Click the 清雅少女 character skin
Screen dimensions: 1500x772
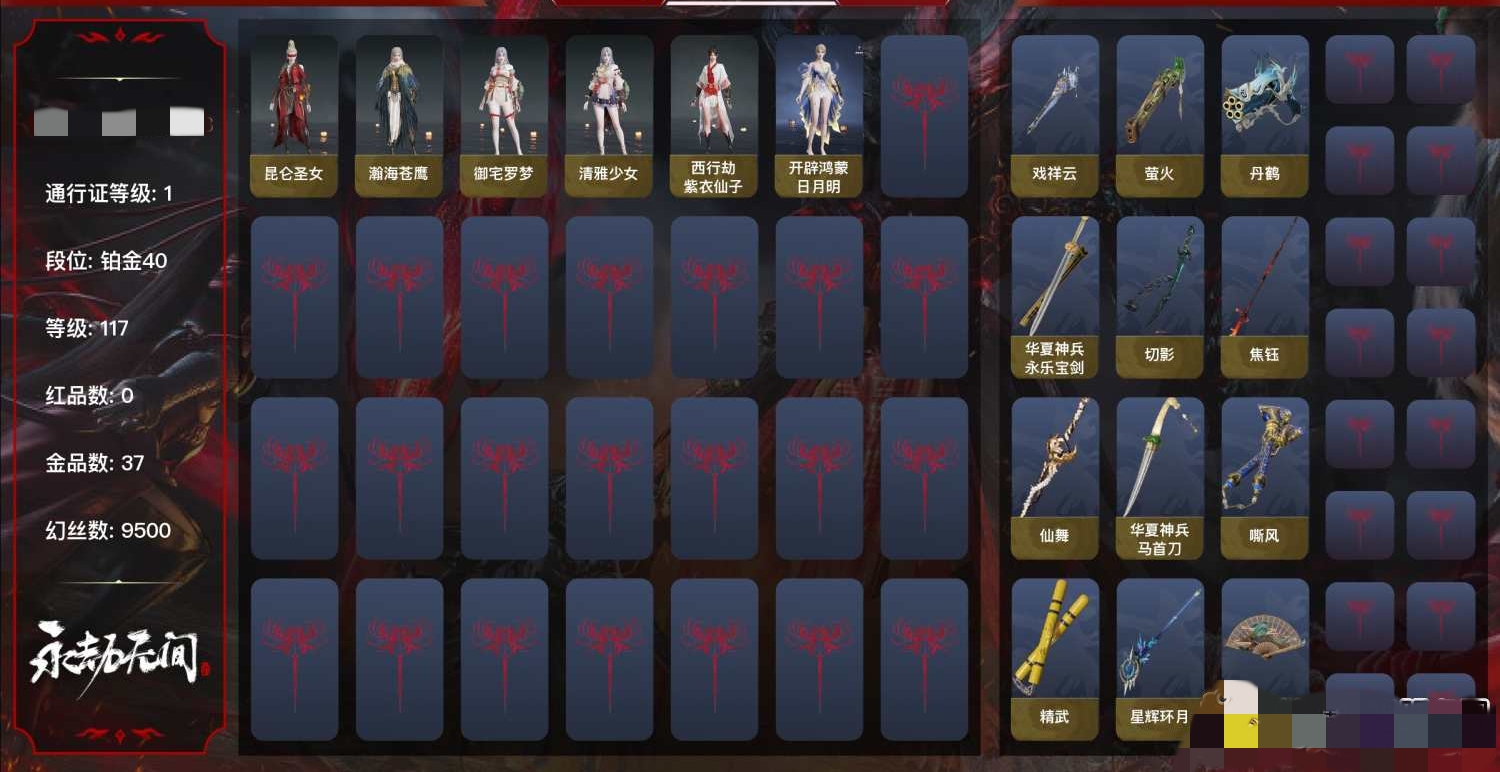609,116
